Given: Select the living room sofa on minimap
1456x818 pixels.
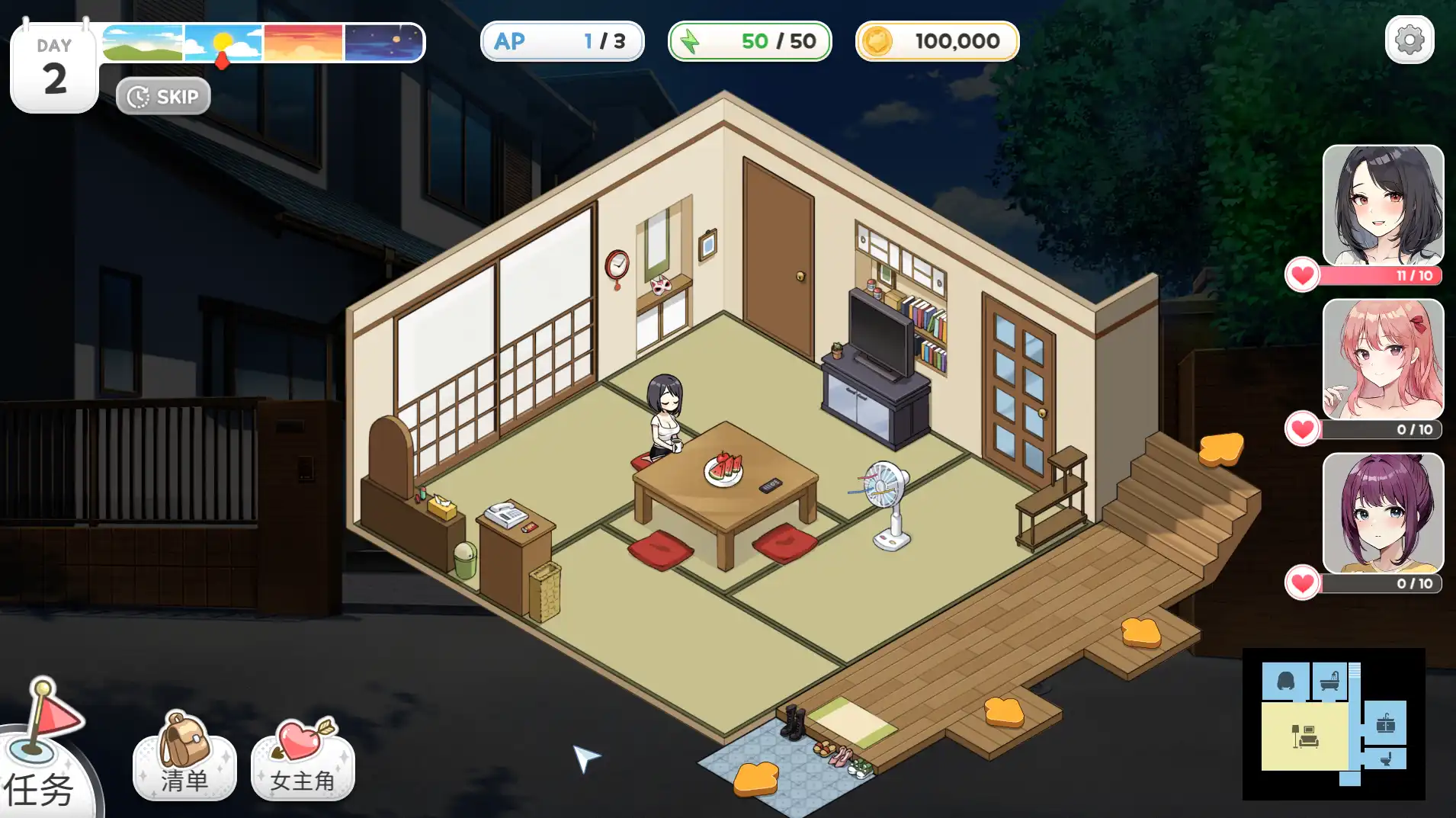Looking at the screenshot, I should pyautogui.click(x=1305, y=736).
